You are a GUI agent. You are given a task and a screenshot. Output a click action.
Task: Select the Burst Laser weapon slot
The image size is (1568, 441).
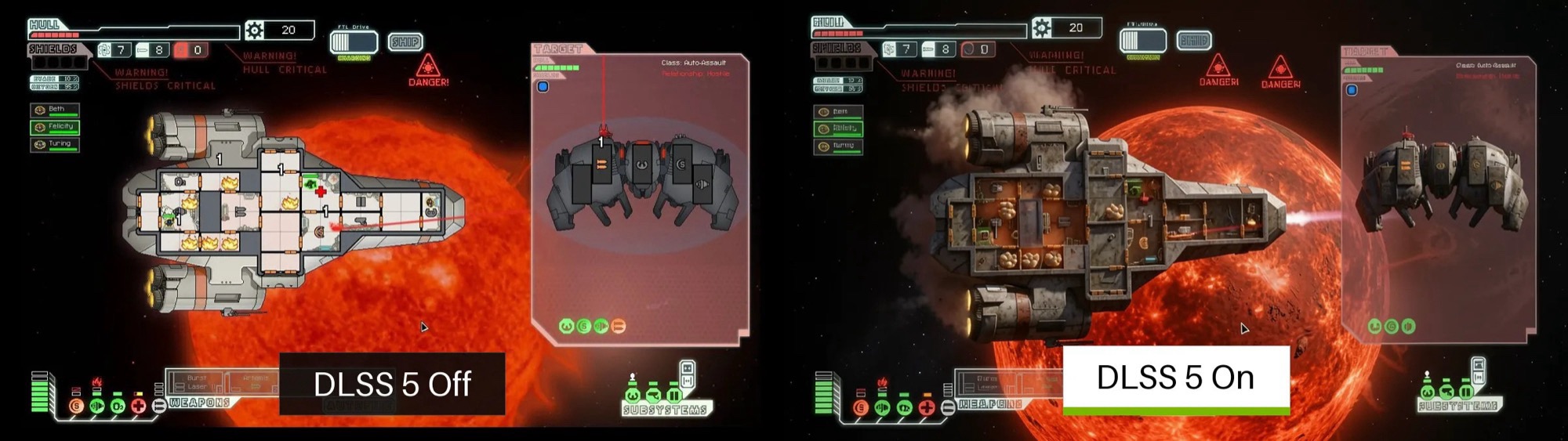coord(196,382)
